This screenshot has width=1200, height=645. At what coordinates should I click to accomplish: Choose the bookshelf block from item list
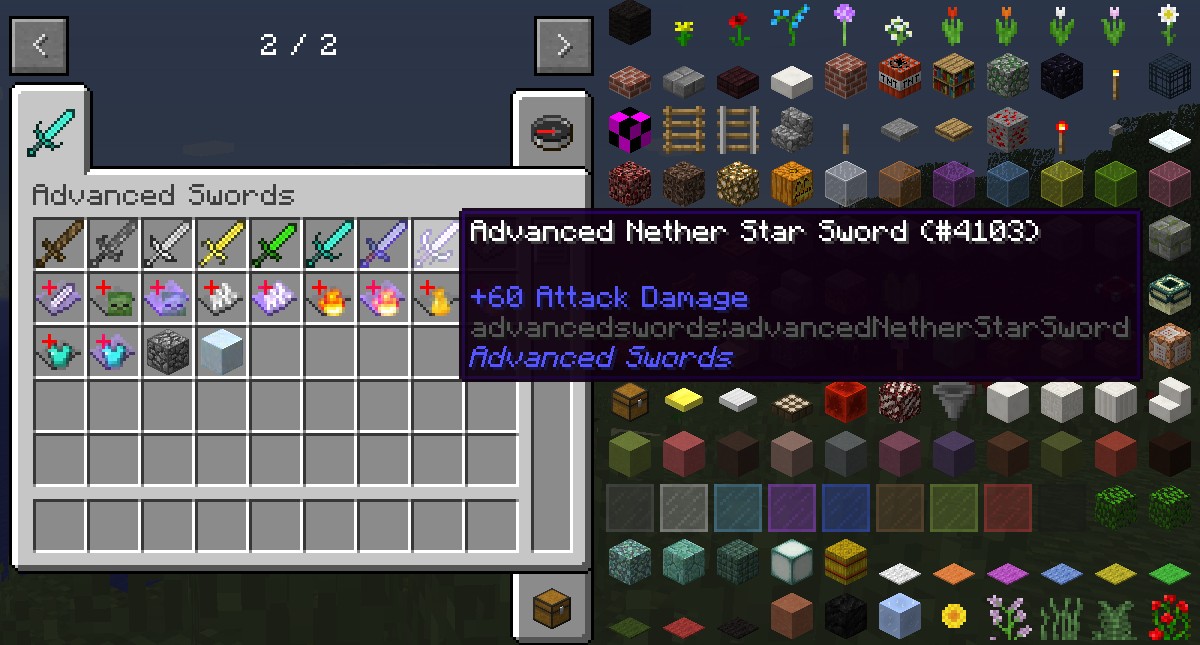click(x=953, y=76)
